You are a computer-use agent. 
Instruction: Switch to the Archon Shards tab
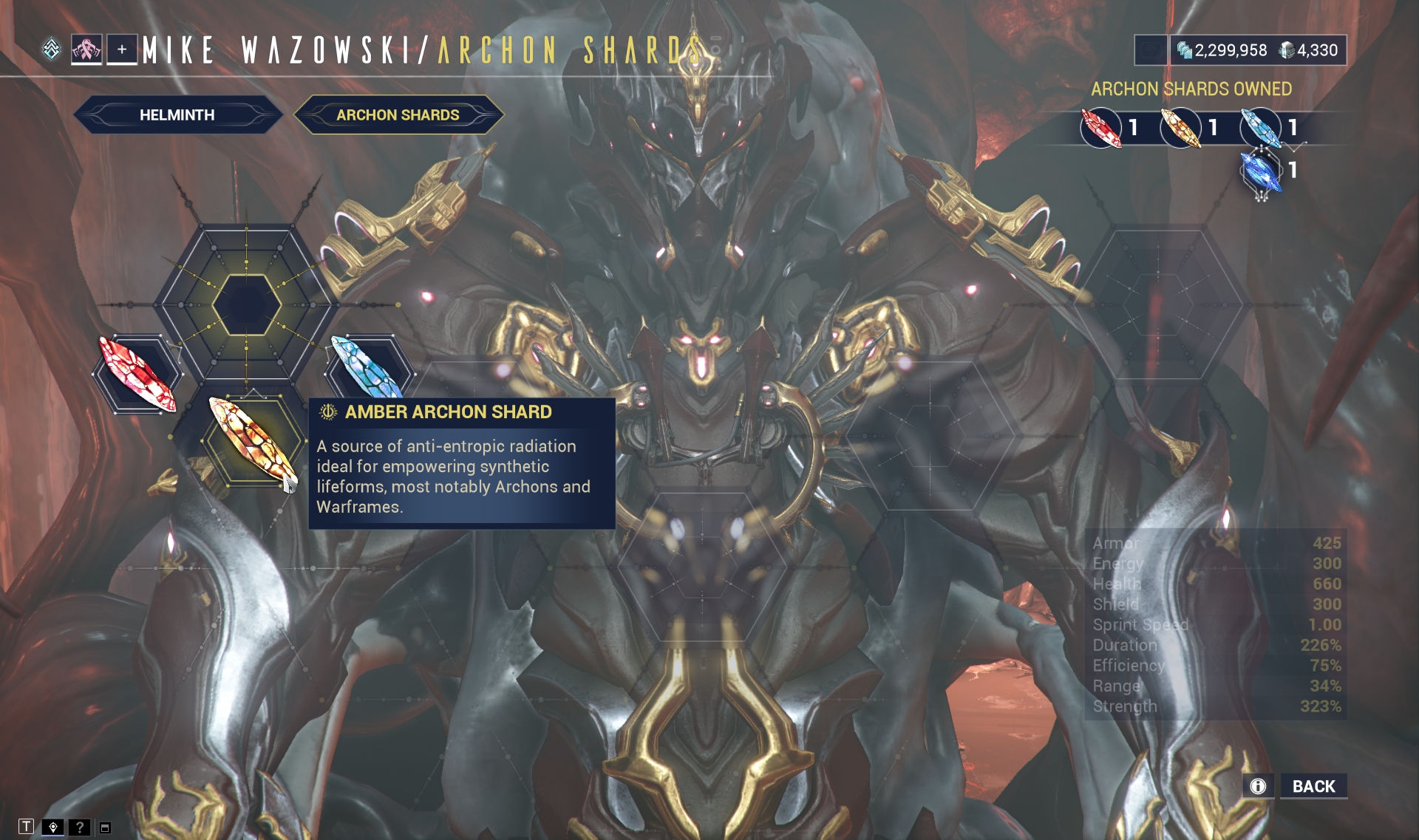[398, 114]
